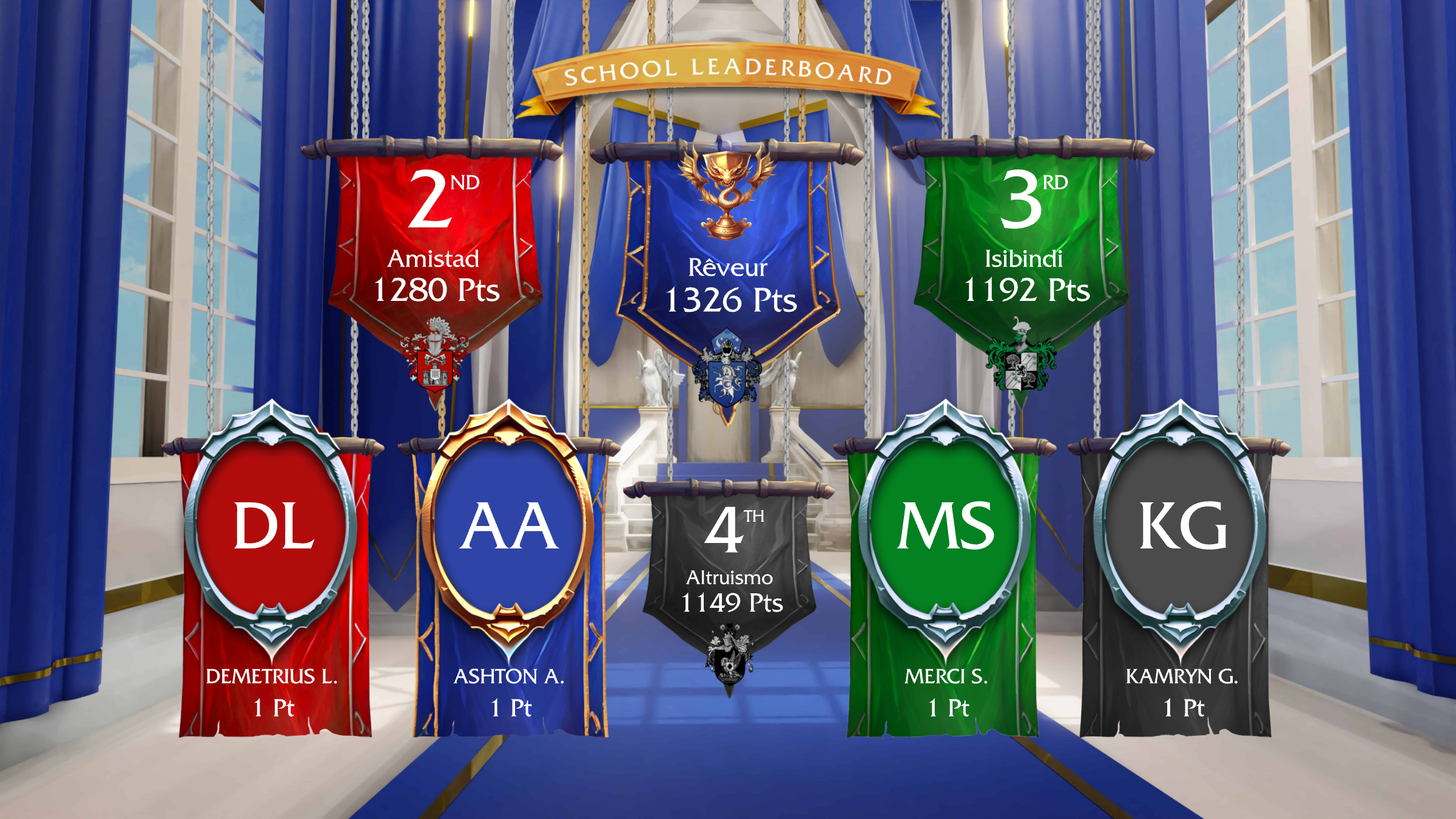Viewport: 1456px width, 819px height.
Task: Select Demetrius L. player banner
Action: [x=273, y=607]
